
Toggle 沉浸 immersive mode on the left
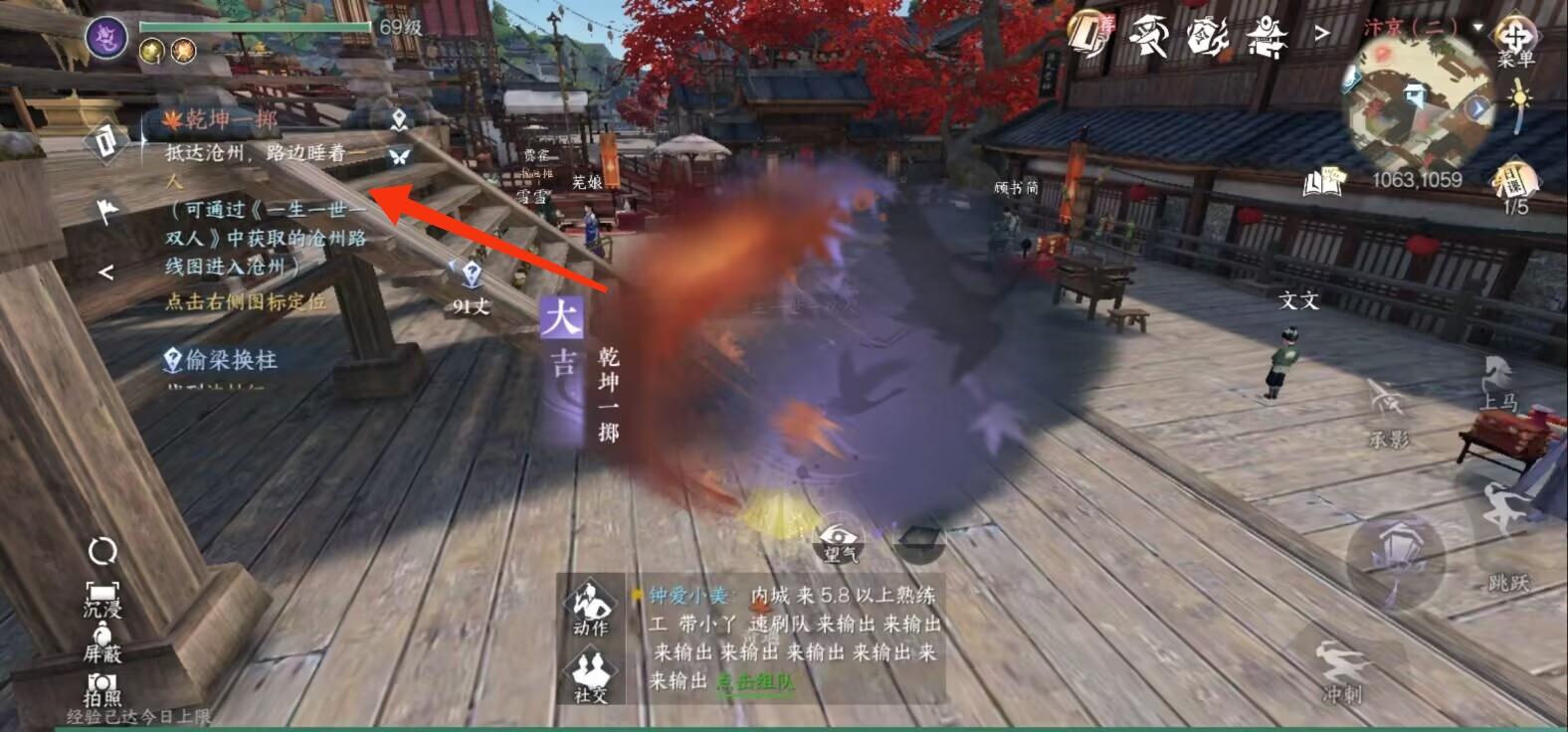coord(102,597)
